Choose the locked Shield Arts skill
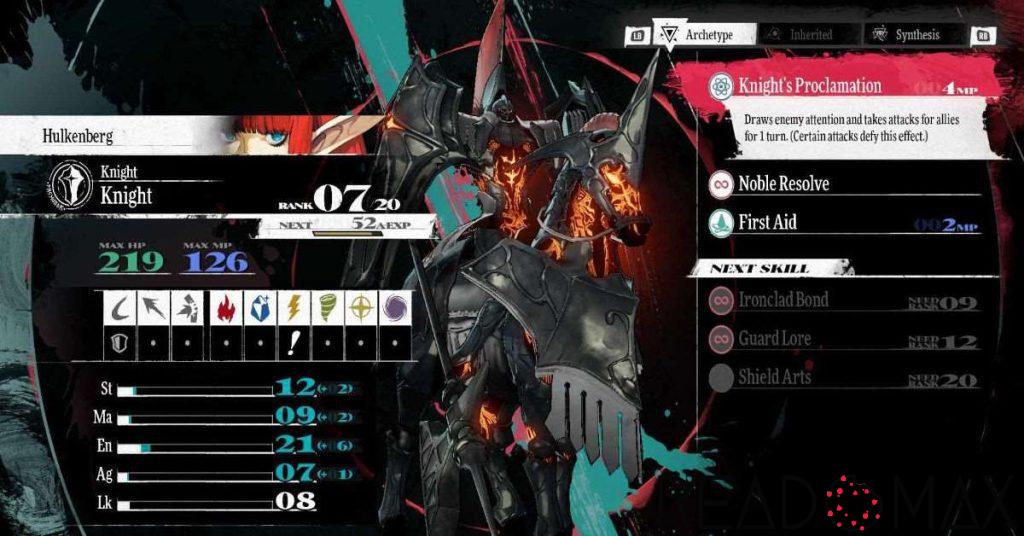The image size is (1024, 536). tap(775, 378)
